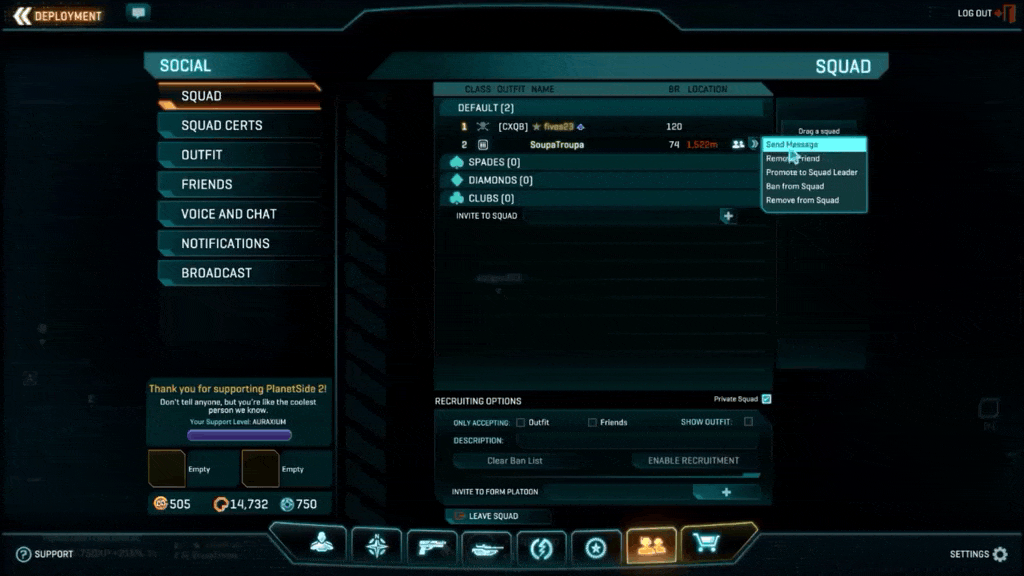1024x576 pixels.
Task: Open the Notifications tab
Action: point(226,244)
